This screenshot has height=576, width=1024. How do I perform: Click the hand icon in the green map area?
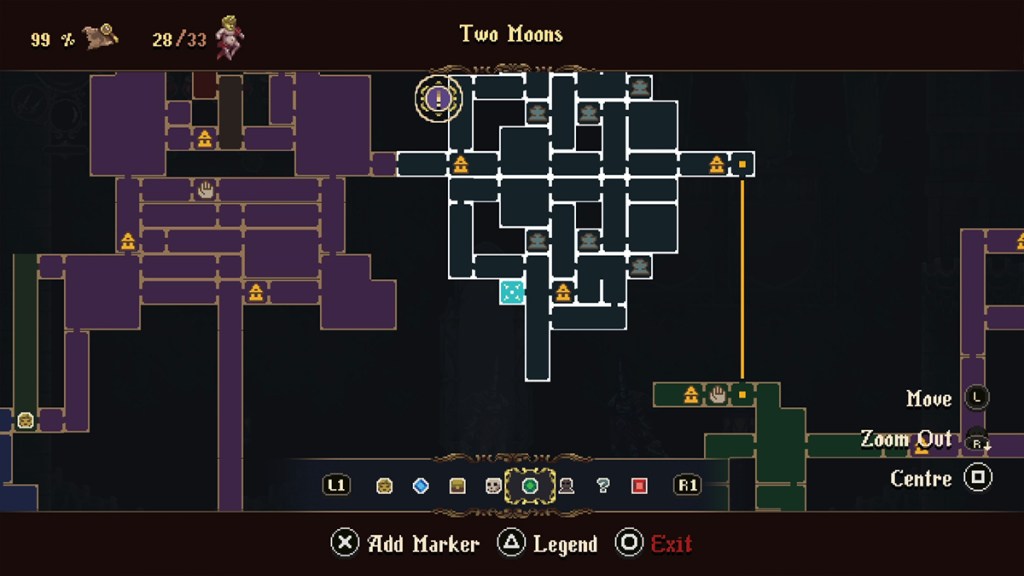point(717,395)
